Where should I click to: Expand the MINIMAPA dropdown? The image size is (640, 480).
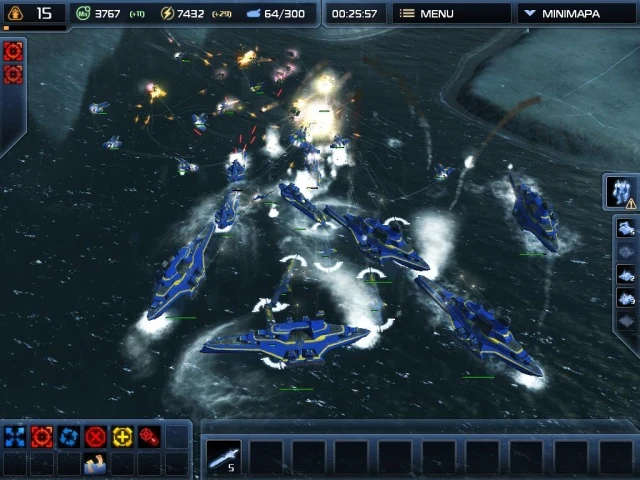coord(577,14)
